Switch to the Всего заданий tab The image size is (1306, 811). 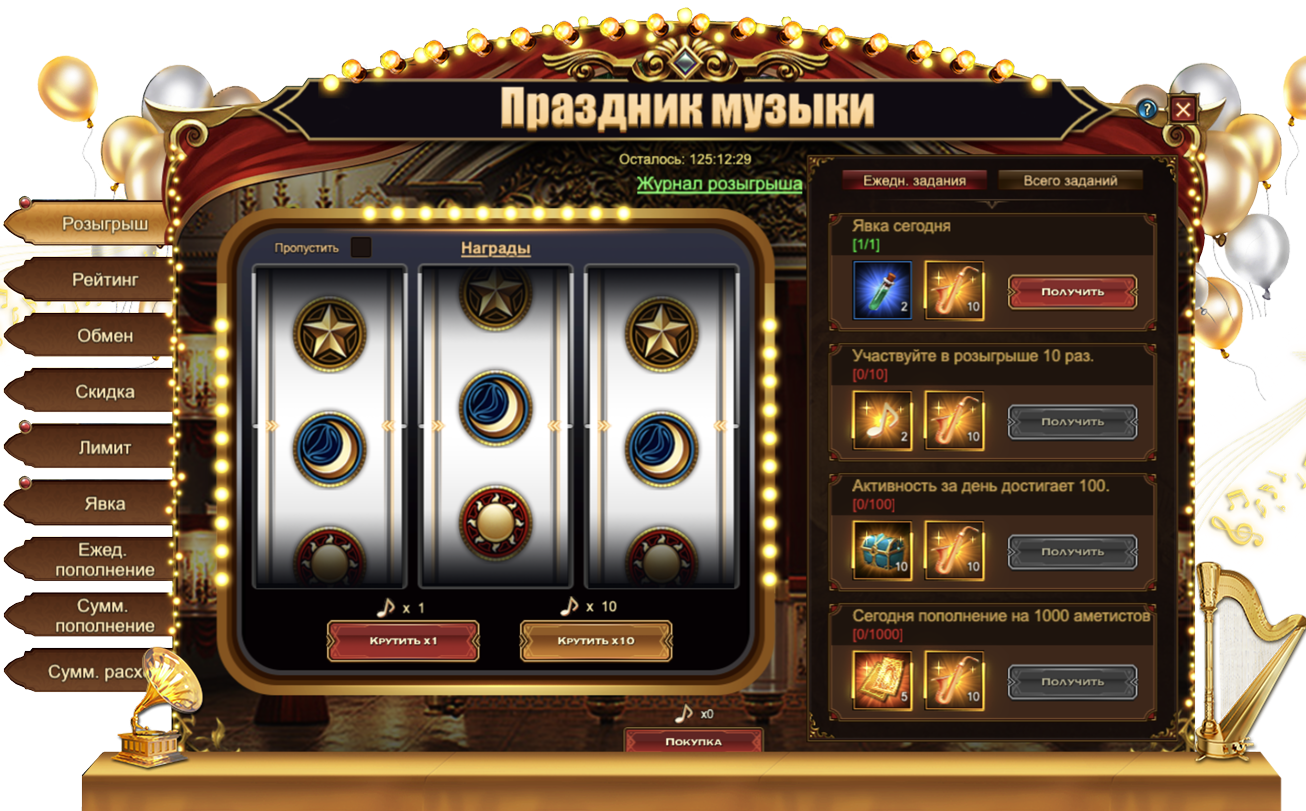(x=1070, y=181)
